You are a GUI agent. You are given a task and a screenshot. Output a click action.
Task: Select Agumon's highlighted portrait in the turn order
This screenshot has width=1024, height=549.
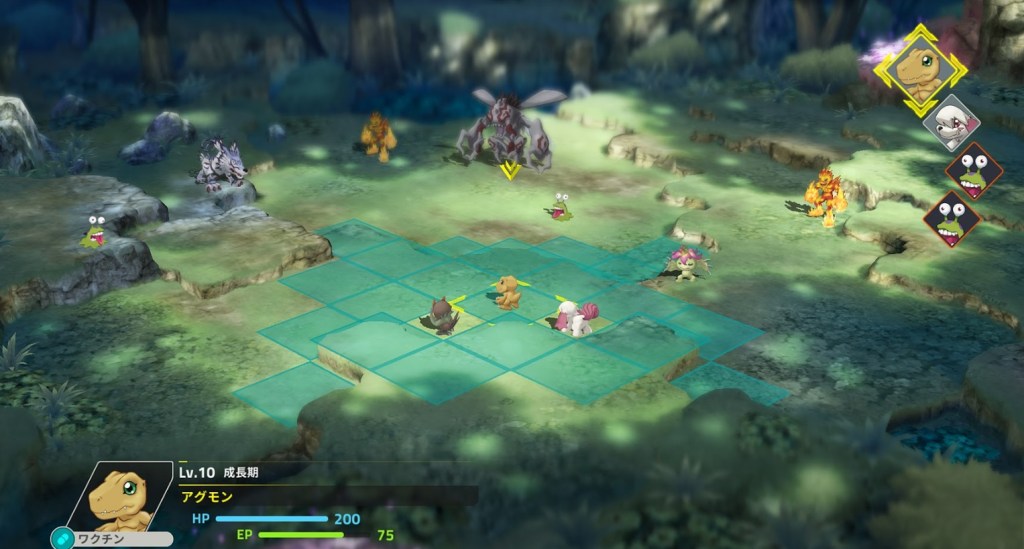pyautogui.click(x=920, y=70)
